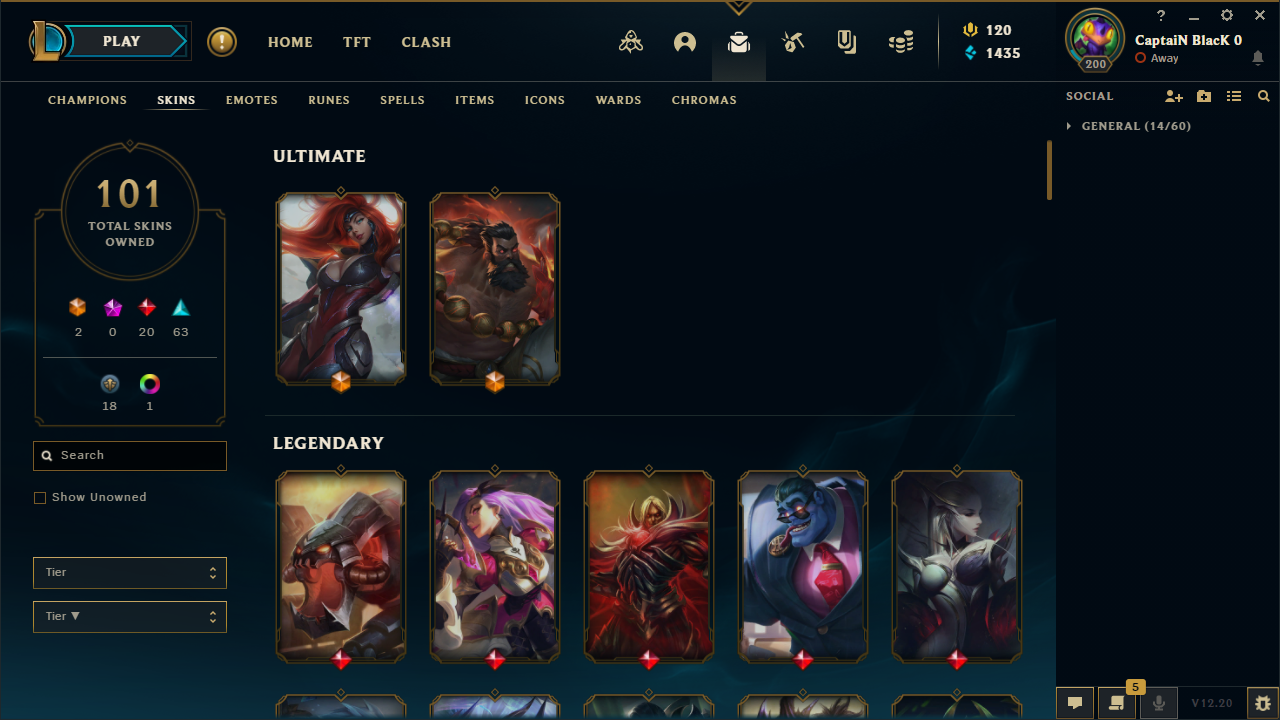Screen dimensions: 1280x720
Task: Open the CLASH section
Action: tap(426, 42)
